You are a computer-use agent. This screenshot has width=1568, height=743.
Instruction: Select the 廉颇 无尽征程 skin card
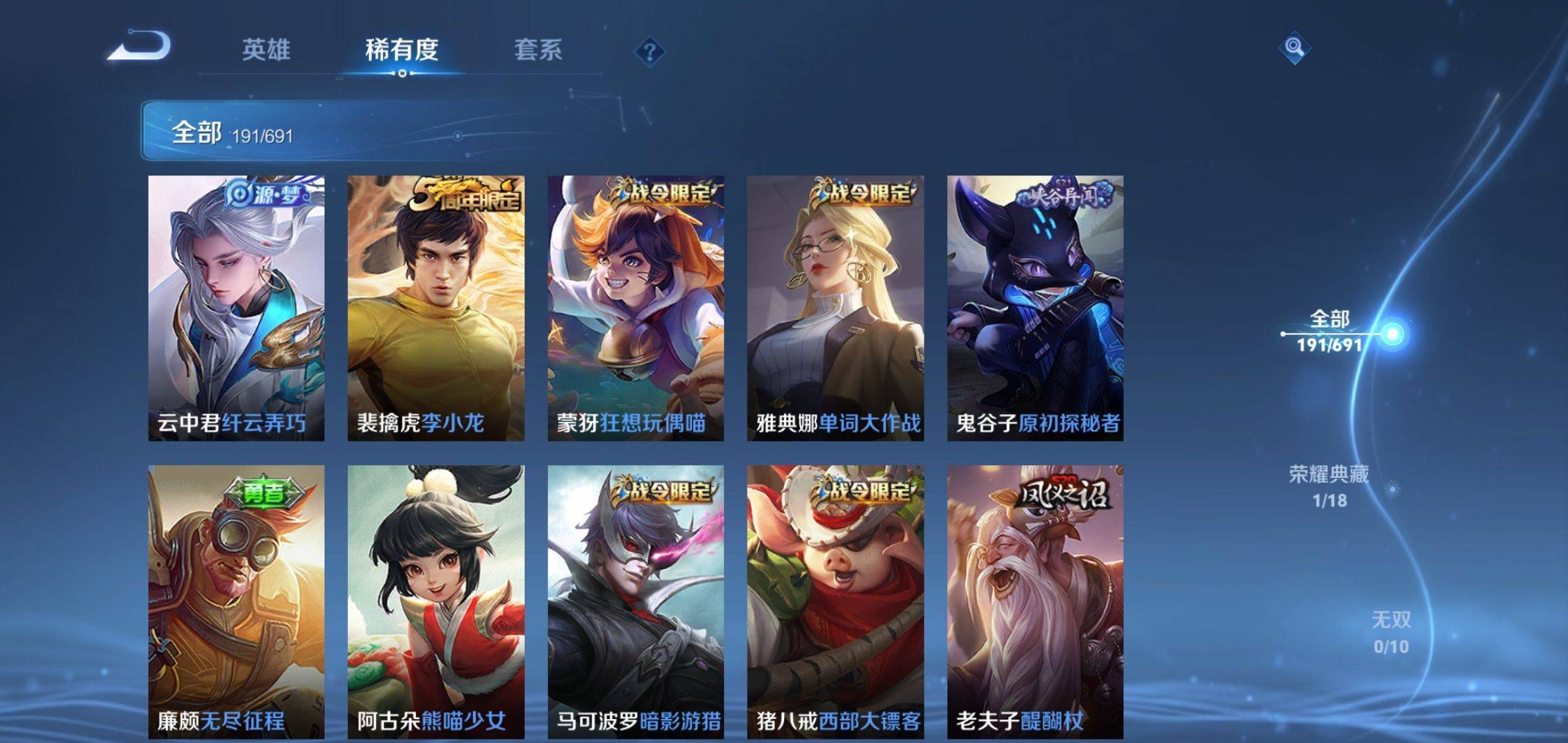[236, 601]
